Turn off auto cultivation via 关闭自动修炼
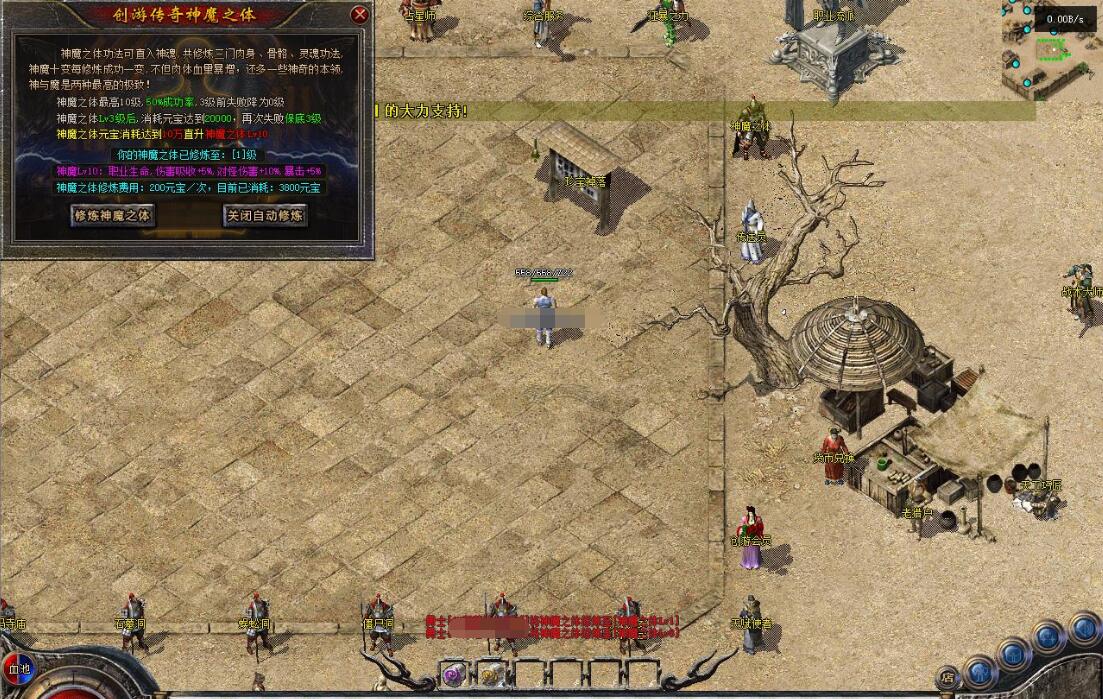1103x699 pixels. pos(264,215)
